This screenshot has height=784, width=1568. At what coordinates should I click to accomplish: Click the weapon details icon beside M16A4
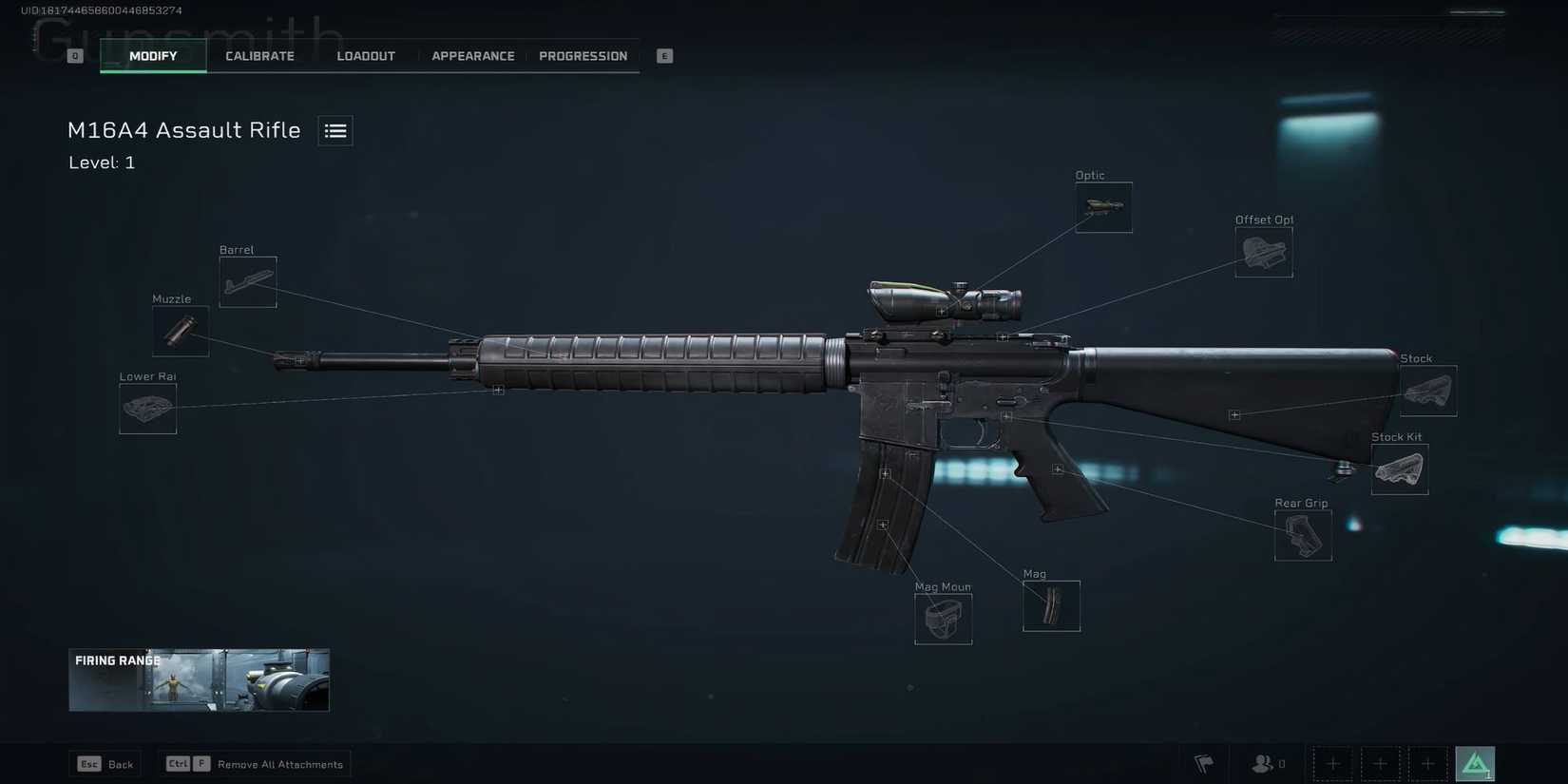335,130
